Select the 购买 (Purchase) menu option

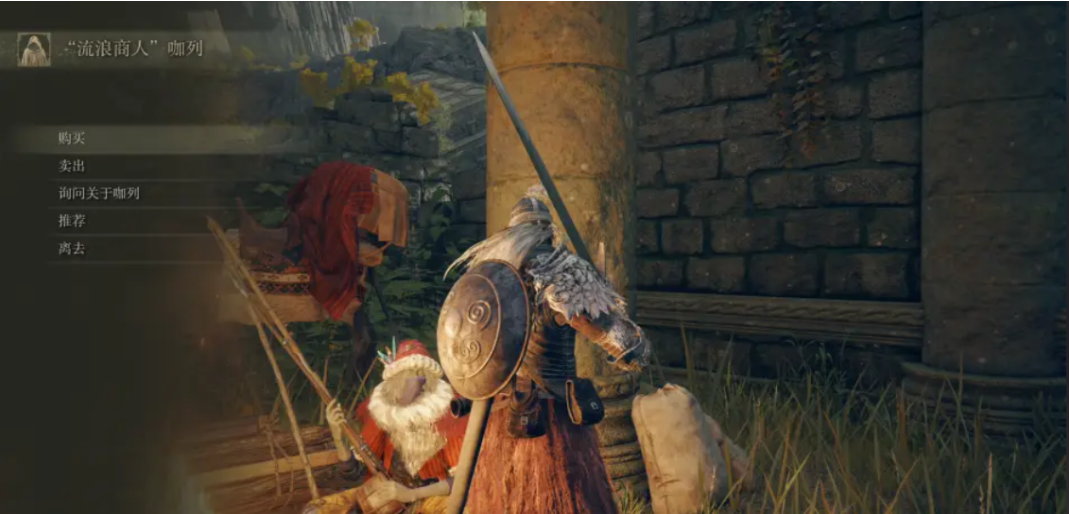72,138
